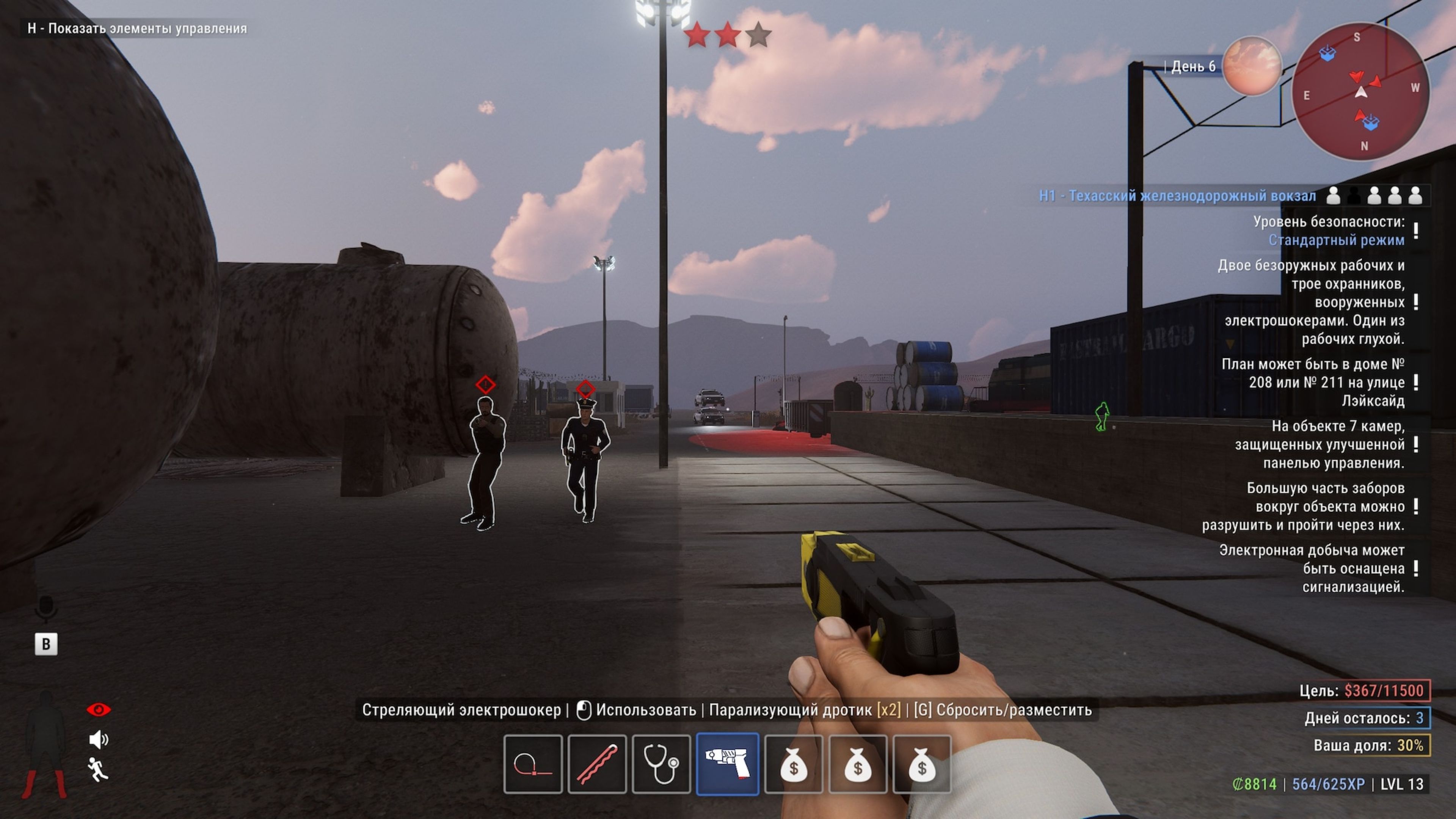Click the Уровень безопасности intel entry

pyautogui.click(x=1328, y=231)
